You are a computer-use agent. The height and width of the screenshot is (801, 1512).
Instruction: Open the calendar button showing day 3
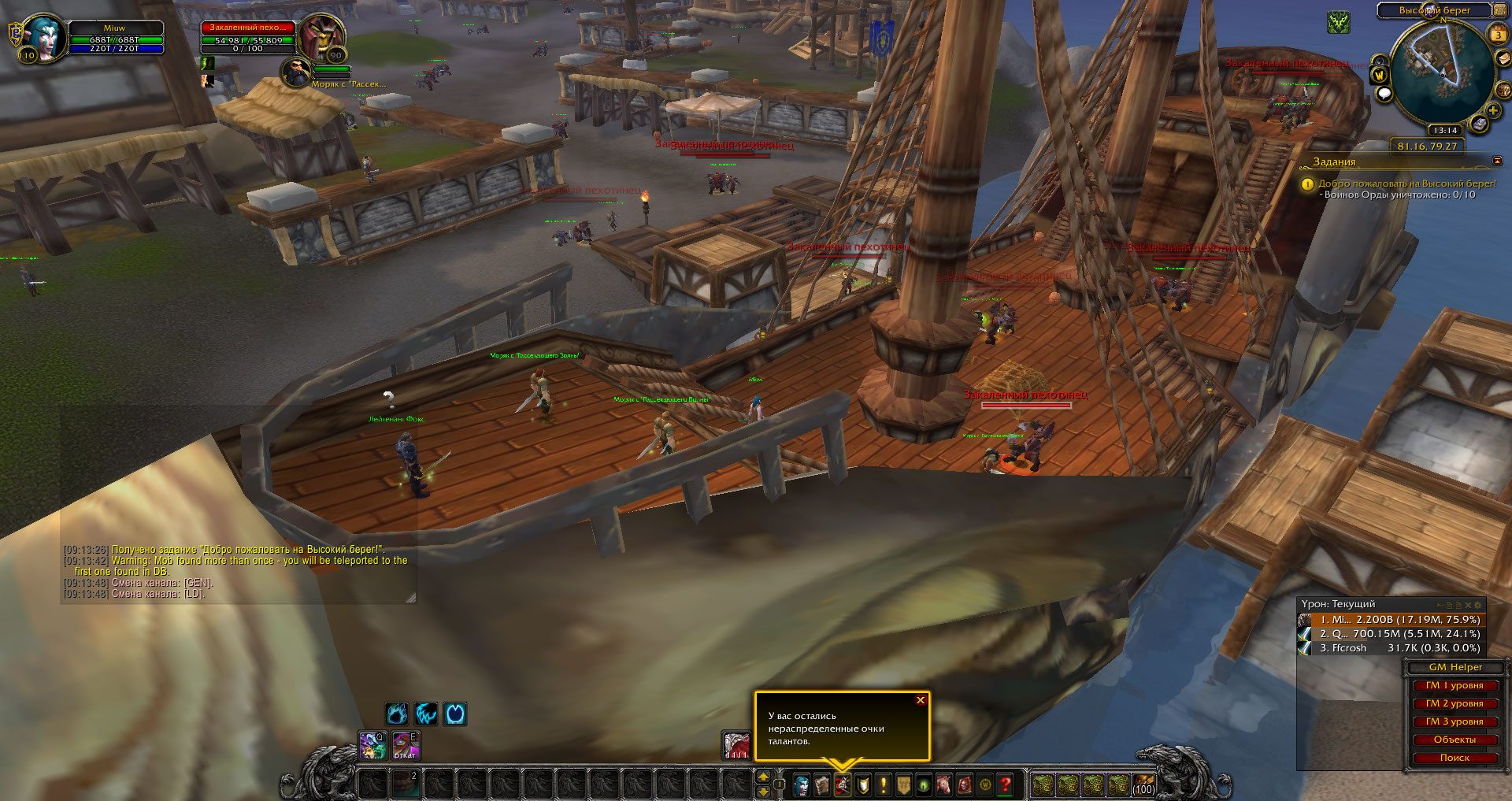1498,35
